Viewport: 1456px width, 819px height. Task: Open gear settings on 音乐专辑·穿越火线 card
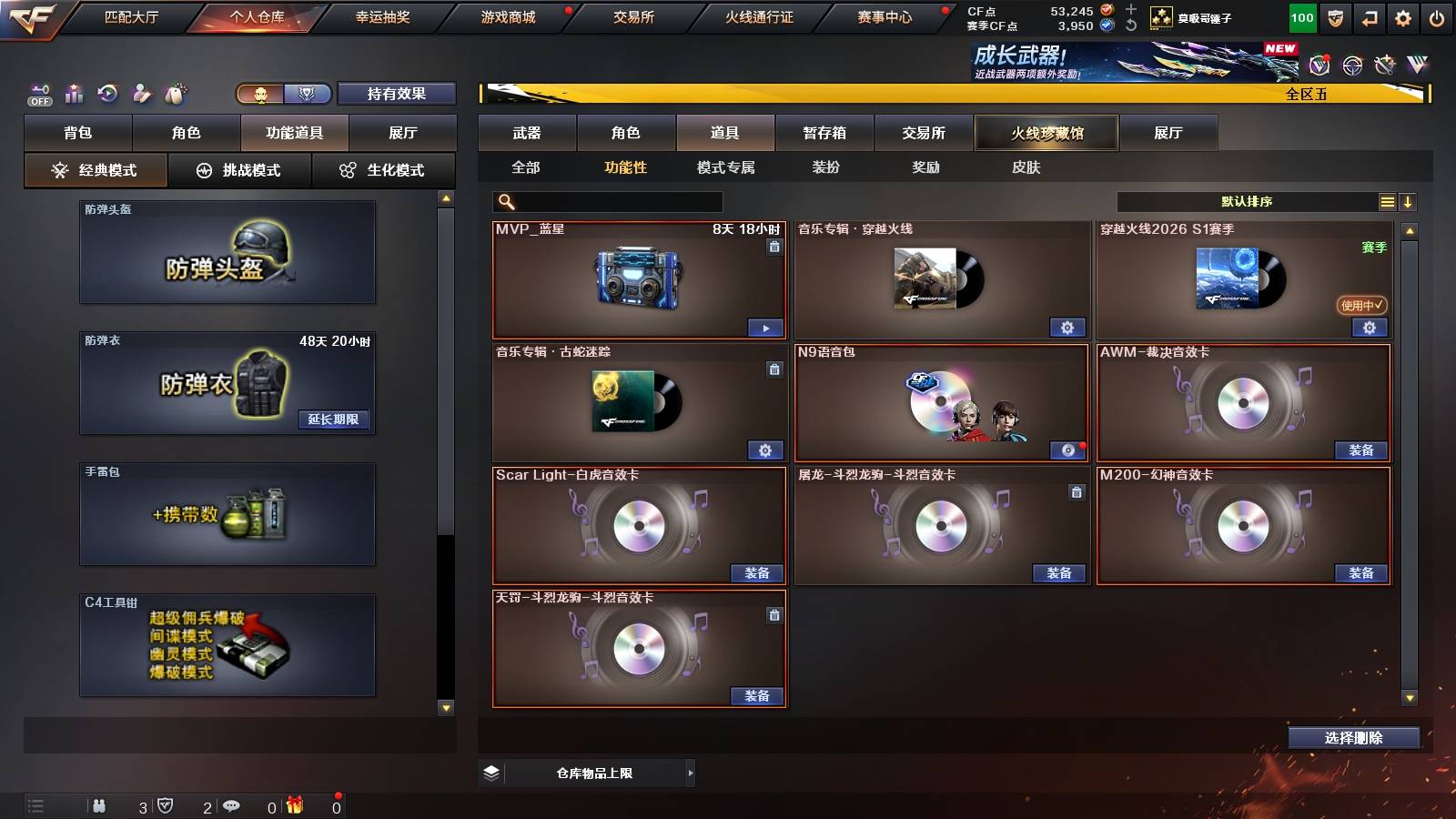pyautogui.click(x=1068, y=327)
